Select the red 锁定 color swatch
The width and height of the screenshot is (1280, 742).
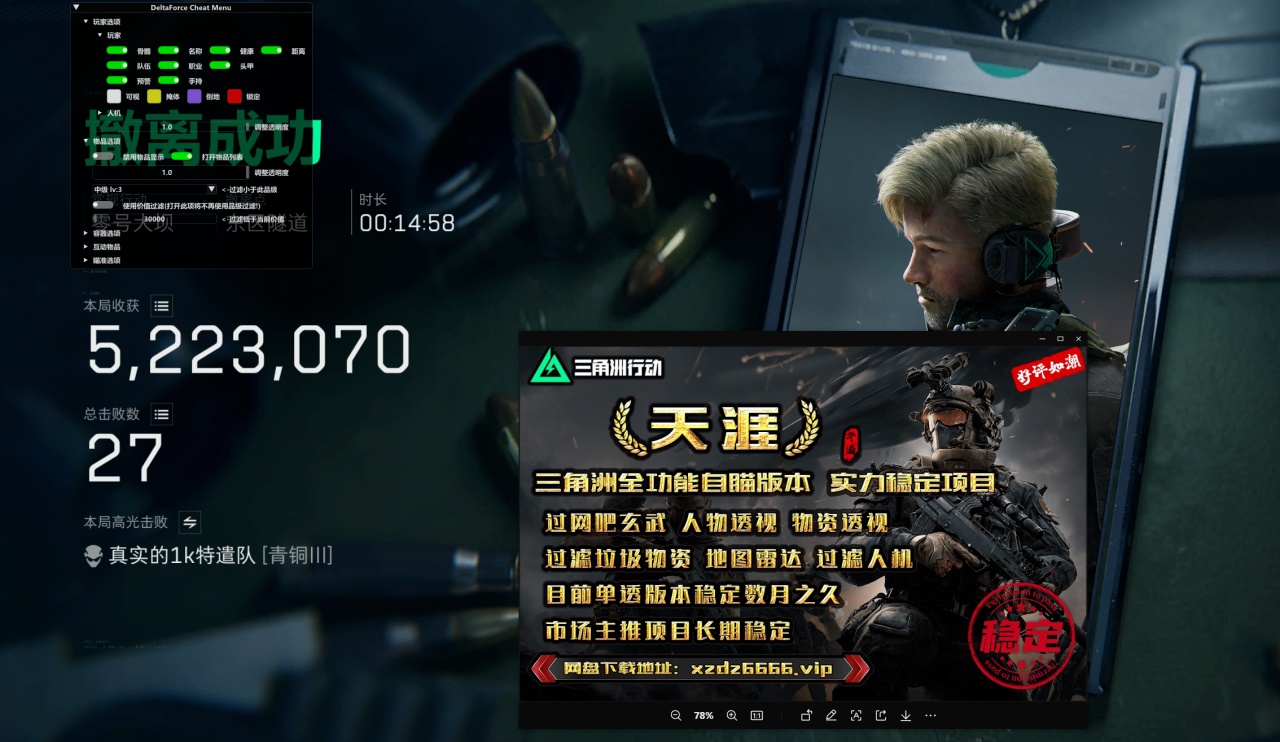tap(233, 97)
